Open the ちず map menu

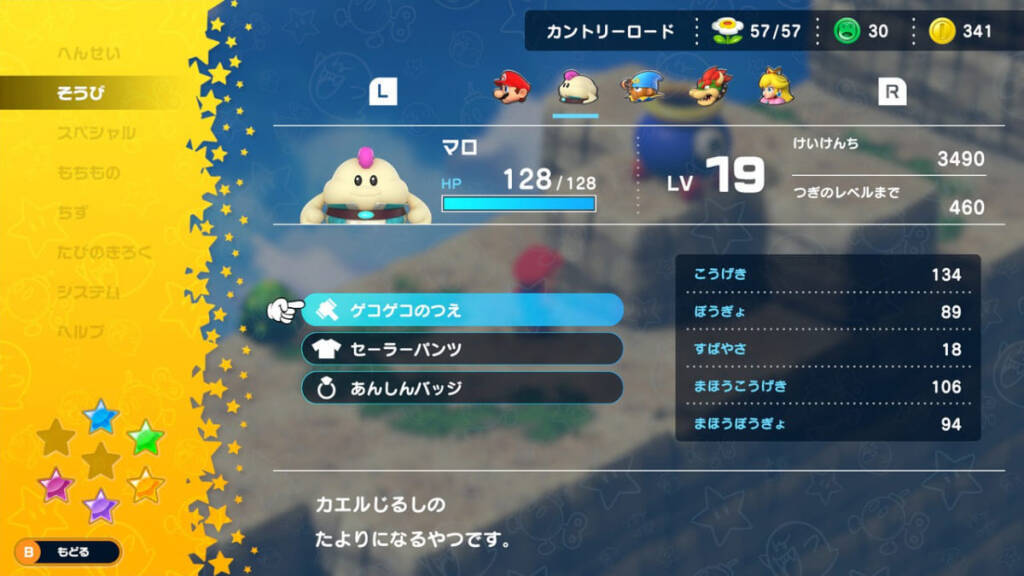[73, 213]
